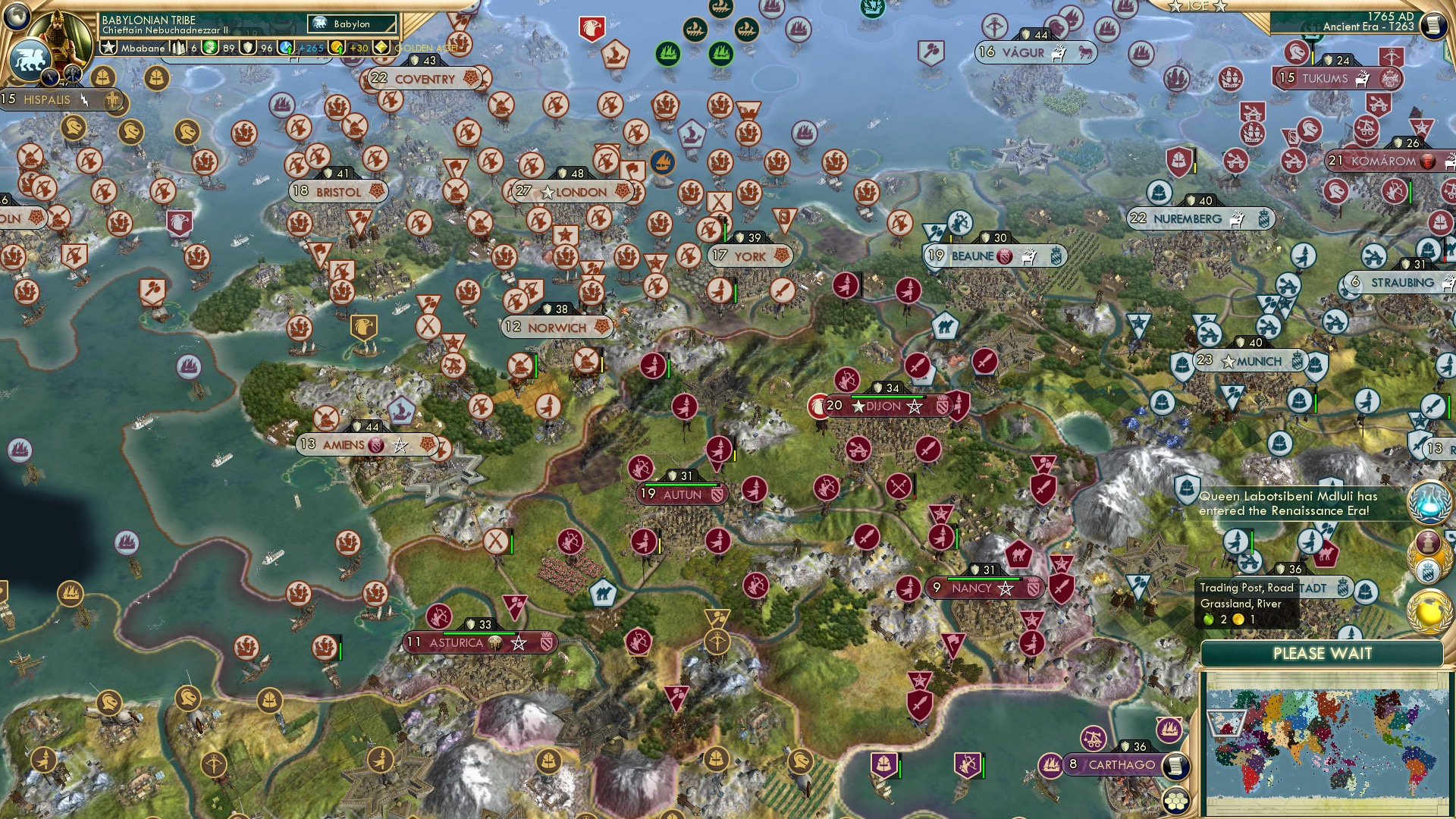Click the science icon showing +265
Screen dimensions: 1456x819
point(284,49)
